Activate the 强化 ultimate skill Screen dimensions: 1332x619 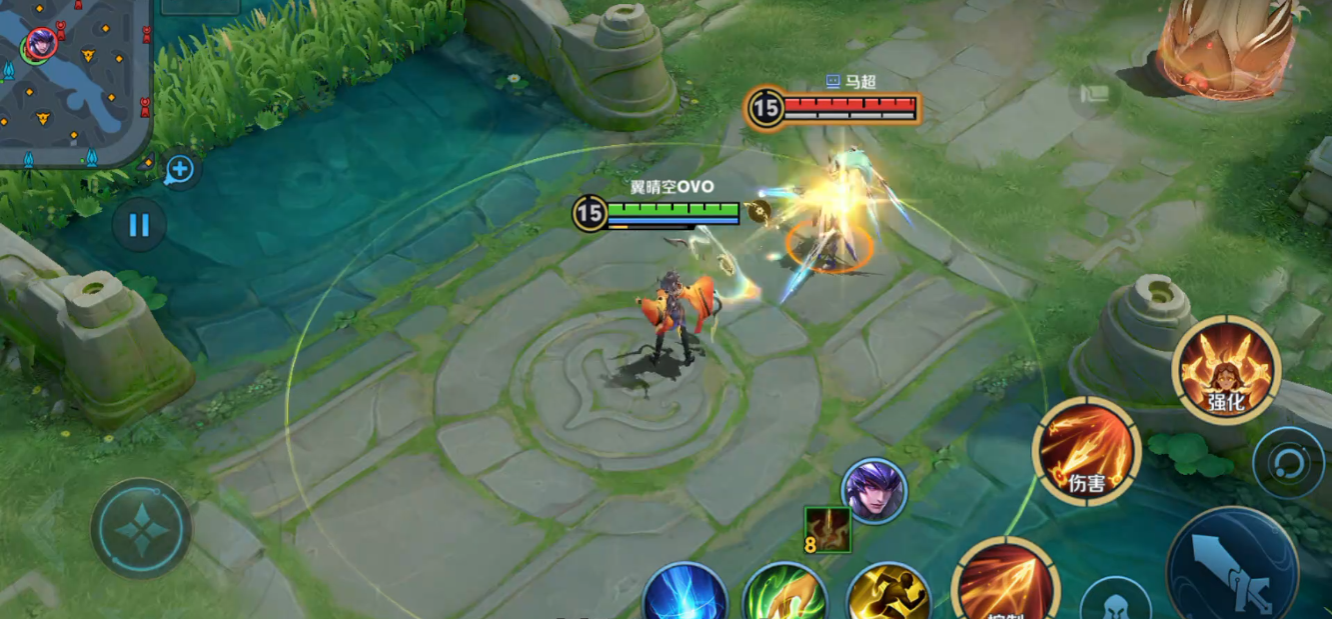1226,370
